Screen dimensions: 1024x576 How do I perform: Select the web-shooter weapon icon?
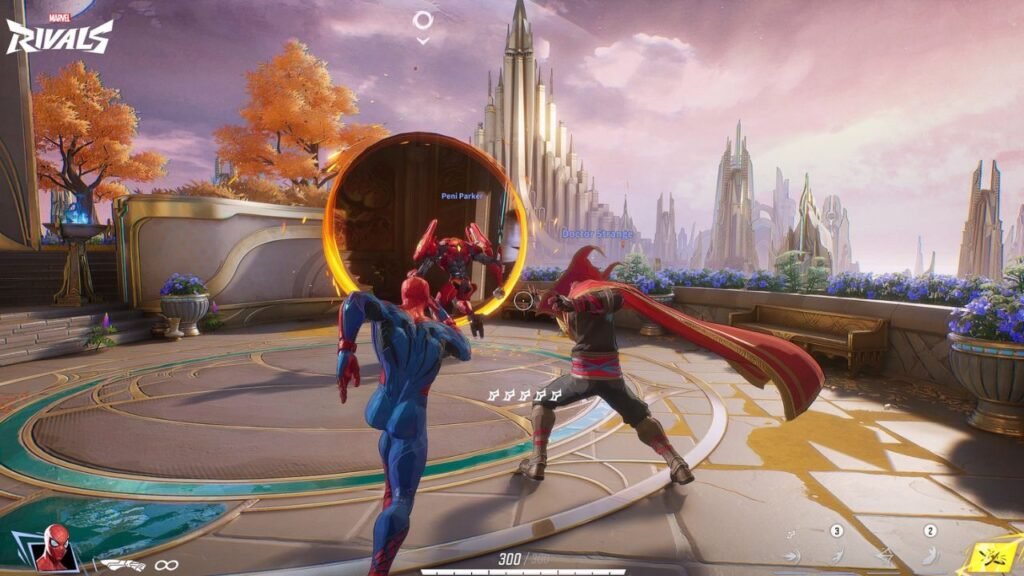click(124, 565)
